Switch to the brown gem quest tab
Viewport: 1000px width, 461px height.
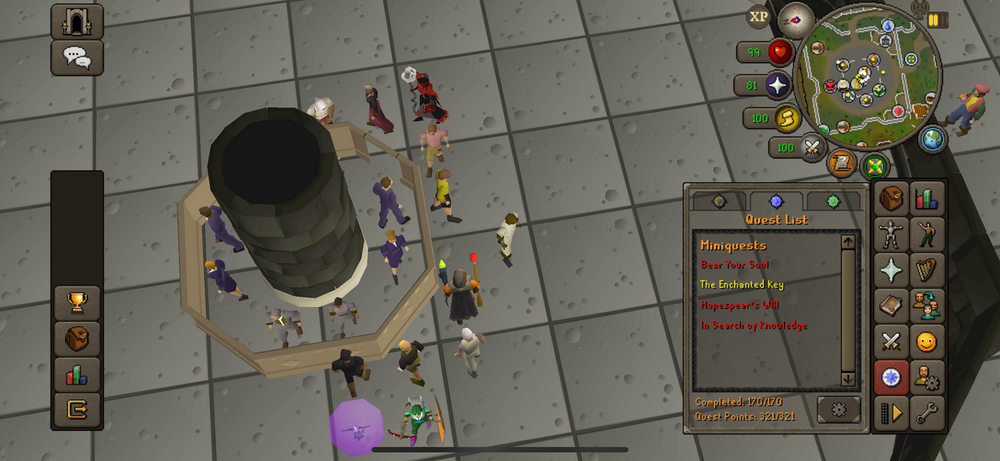point(719,201)
